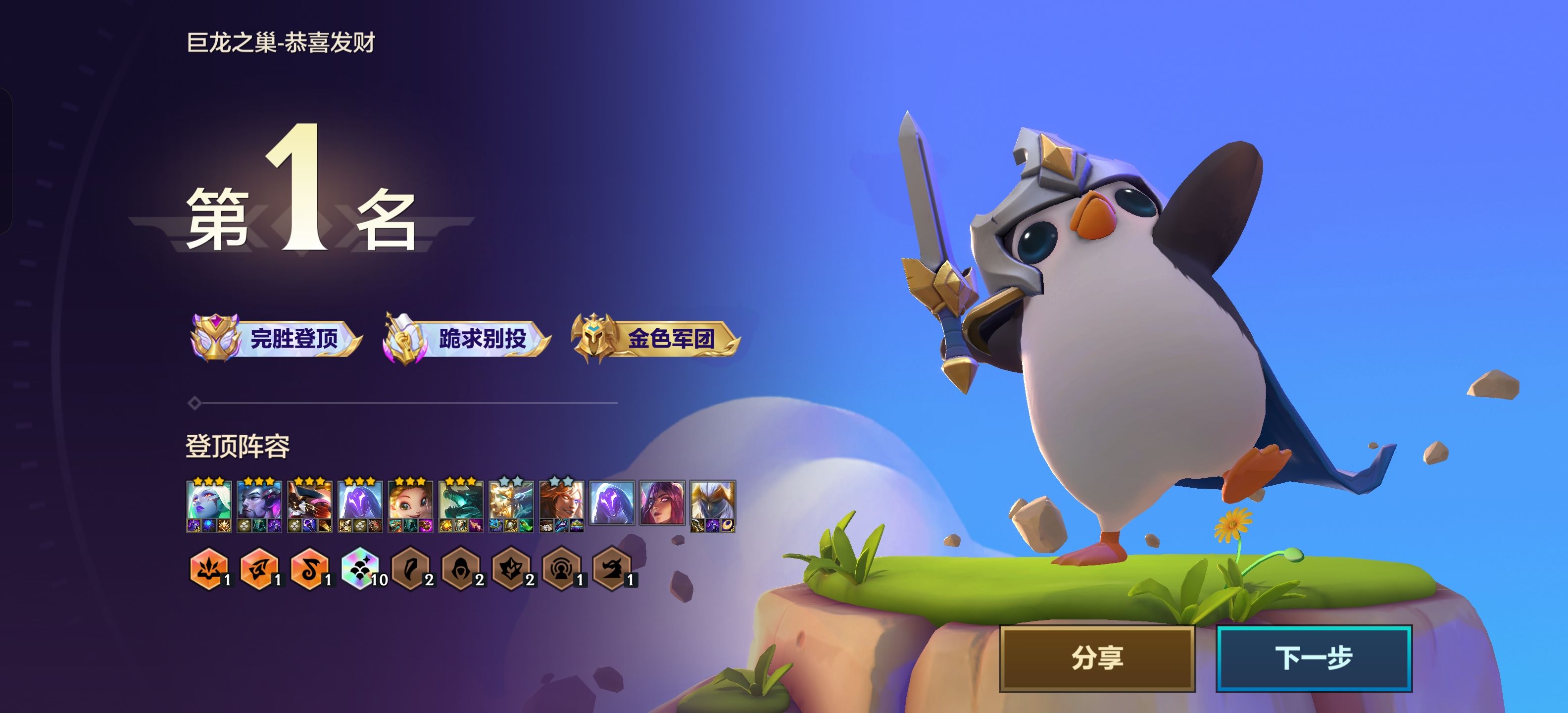
Task: Inspect the blonde Zoe champion portrait
Action: pos(410,503)
